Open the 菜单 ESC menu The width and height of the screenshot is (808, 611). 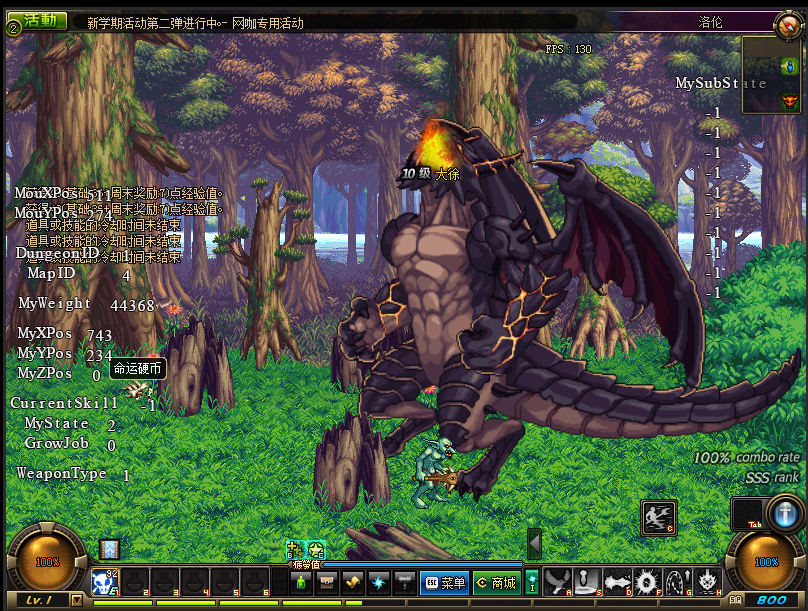pyautogui.click(x=444, y=582)
